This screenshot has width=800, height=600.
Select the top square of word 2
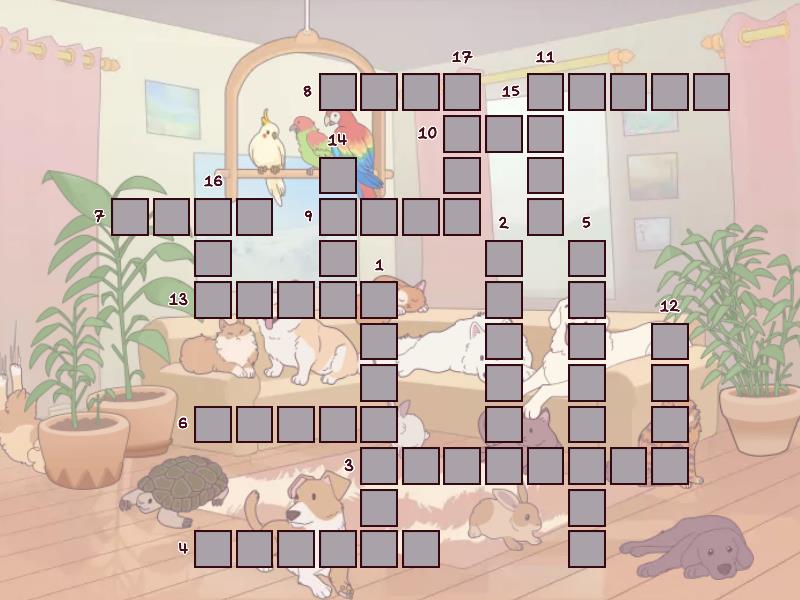tap(504, 258)
